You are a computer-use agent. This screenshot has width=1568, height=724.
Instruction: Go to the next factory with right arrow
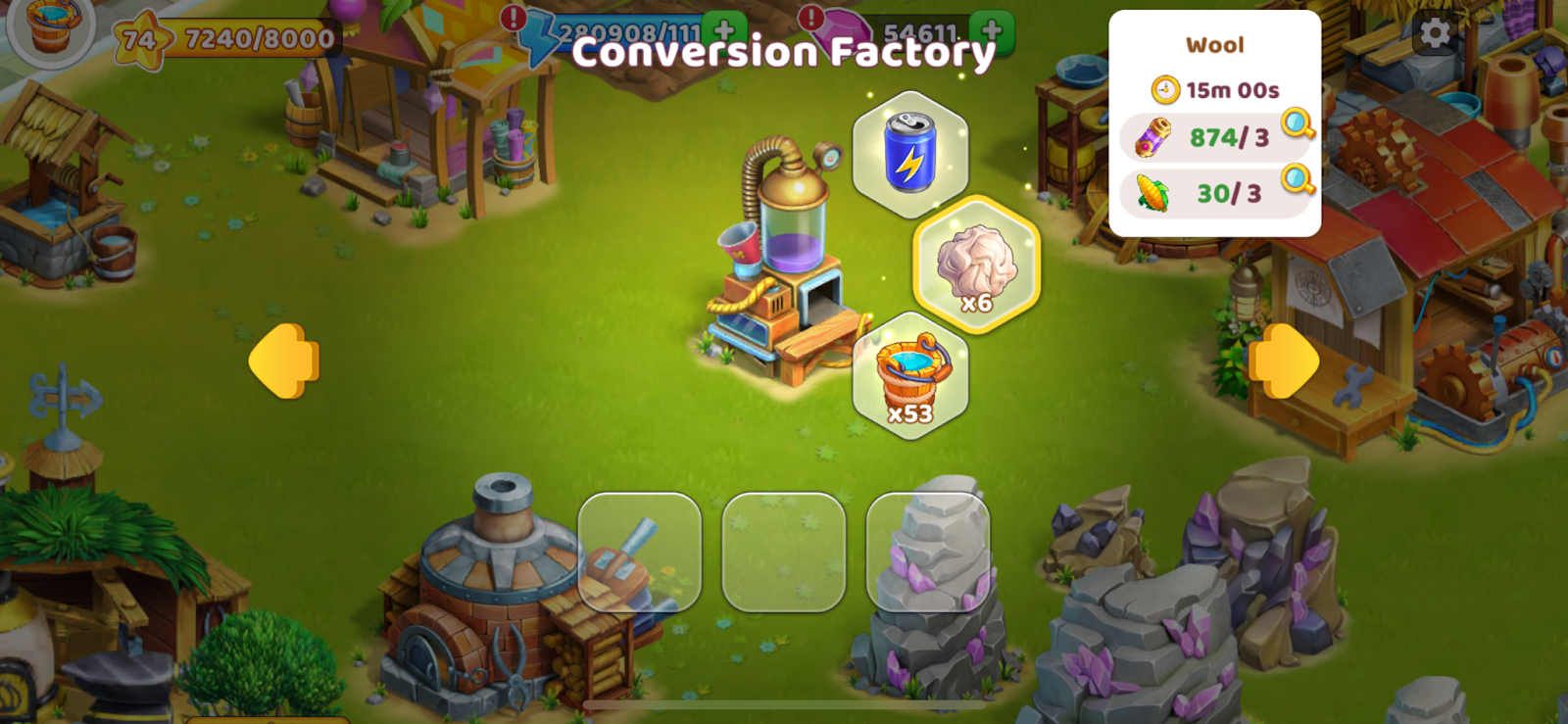coord(1284,361)
